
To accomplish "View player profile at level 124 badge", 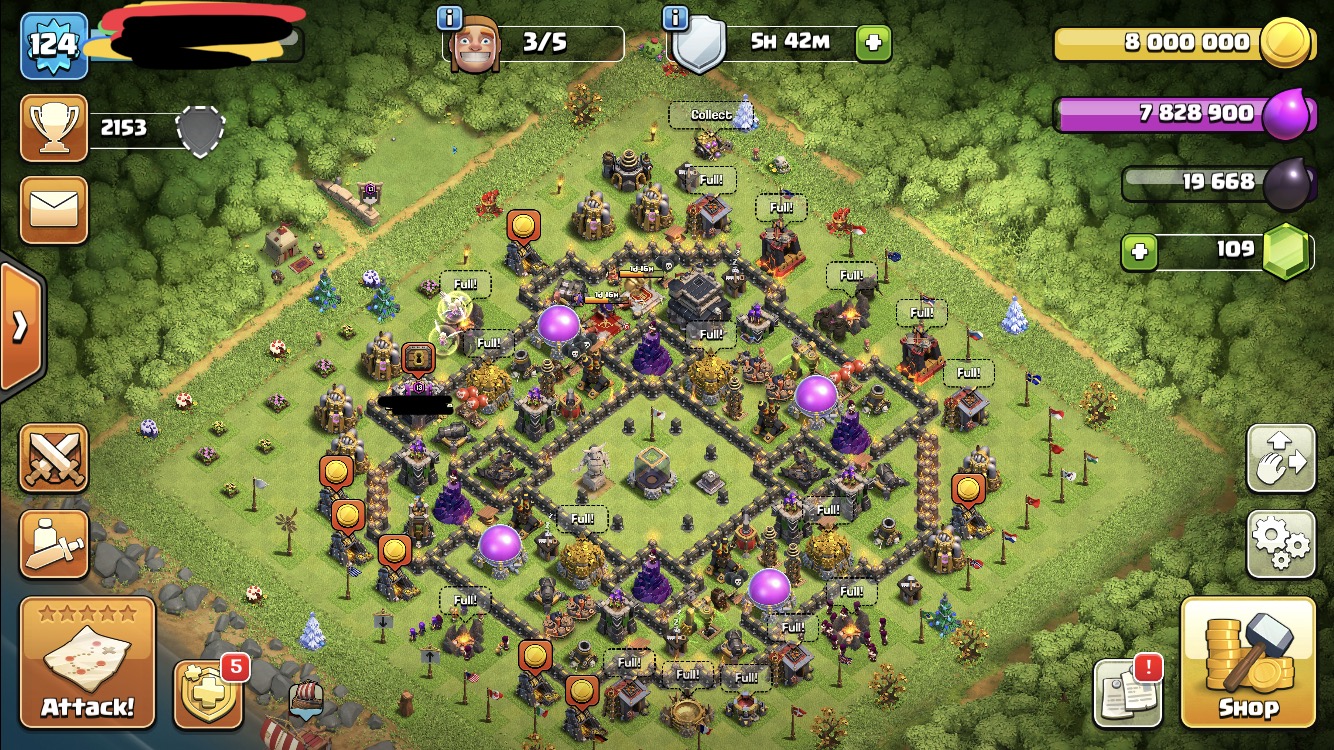I will click(53, 45).
